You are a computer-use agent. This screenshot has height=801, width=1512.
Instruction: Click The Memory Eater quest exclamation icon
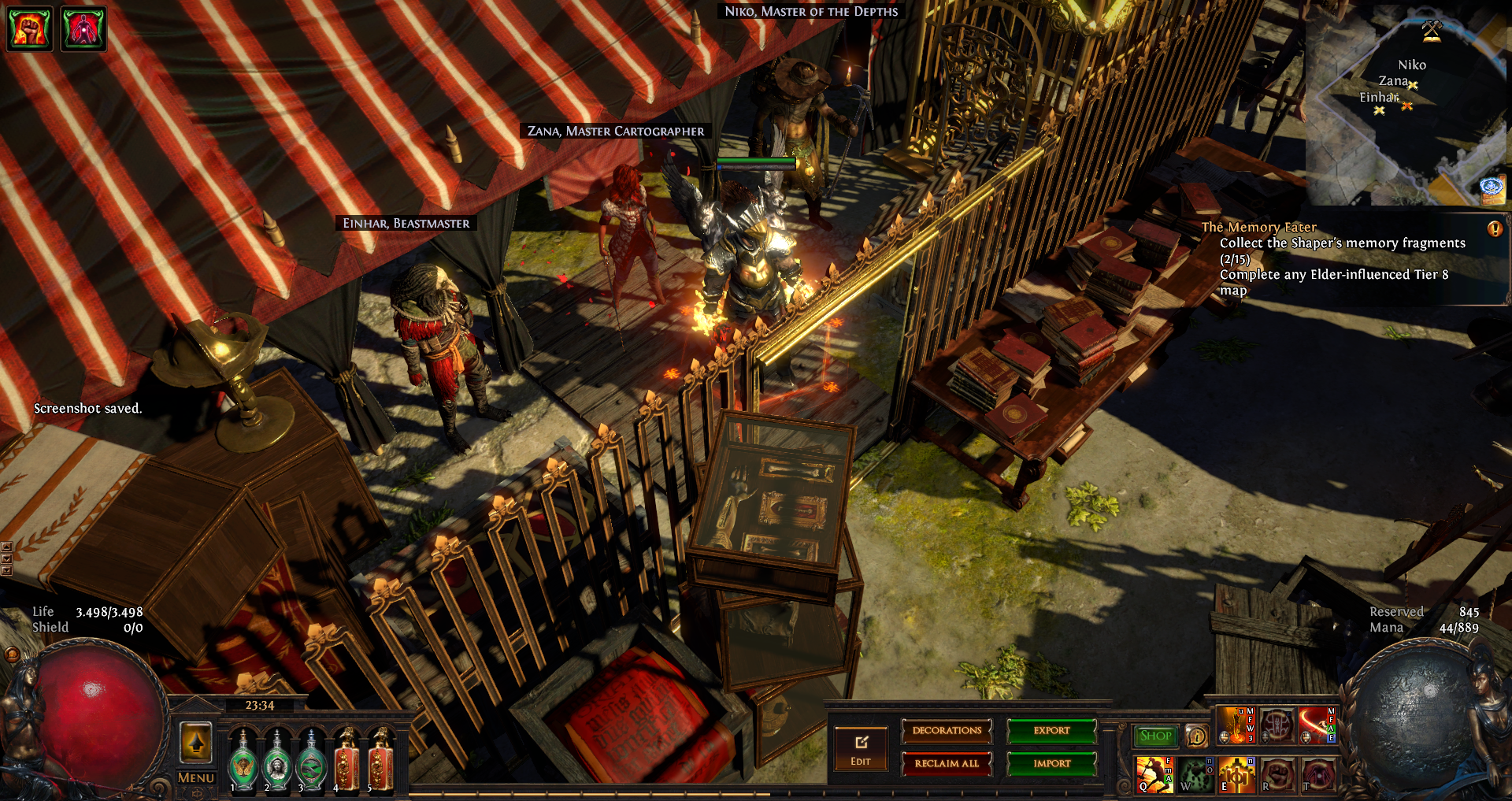tap(1494, 229)
